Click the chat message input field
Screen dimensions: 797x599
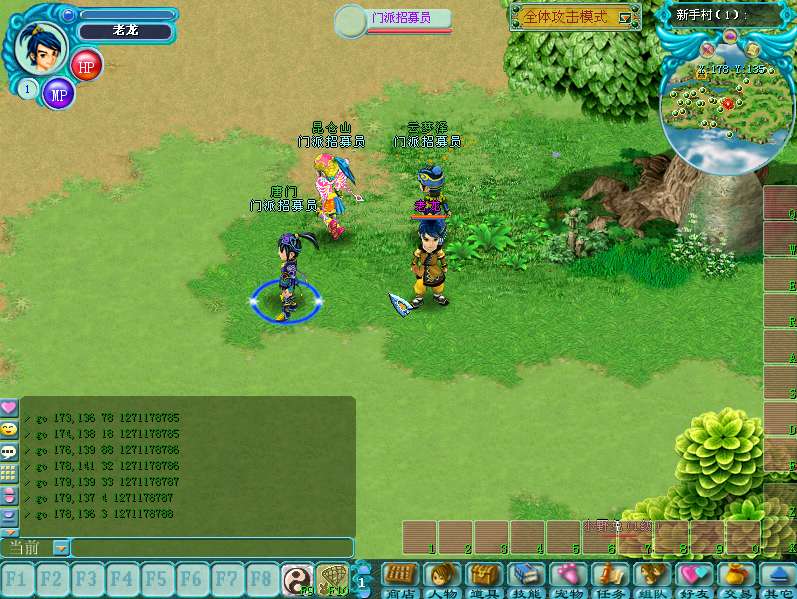click(x=211, y=547)
